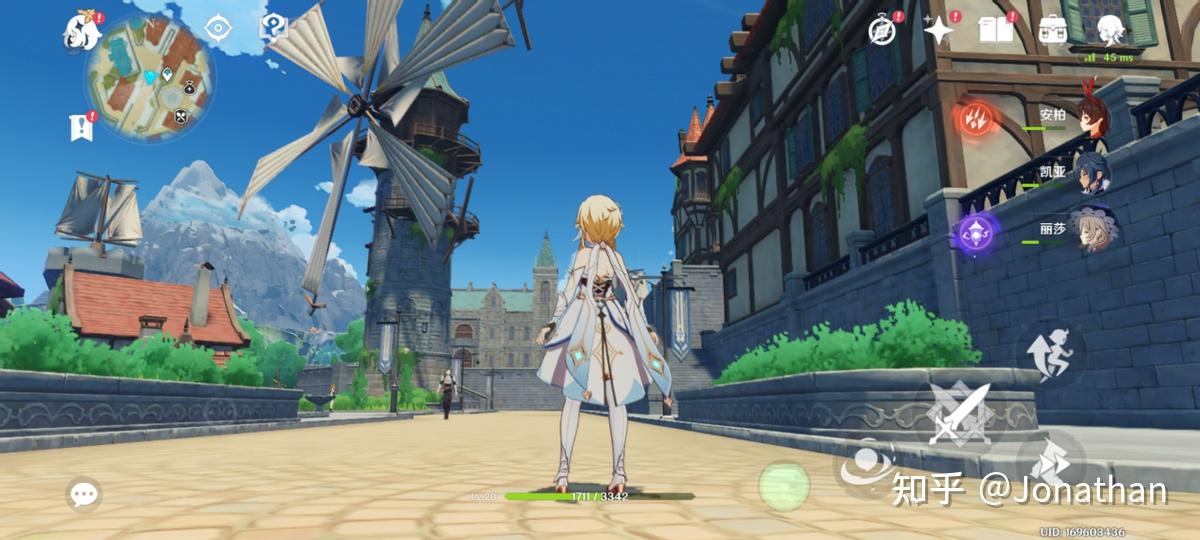Viewport: 1200px width, 540px height.
Task: Open the quest bookmark icon
Action: [x=81, y=127]
